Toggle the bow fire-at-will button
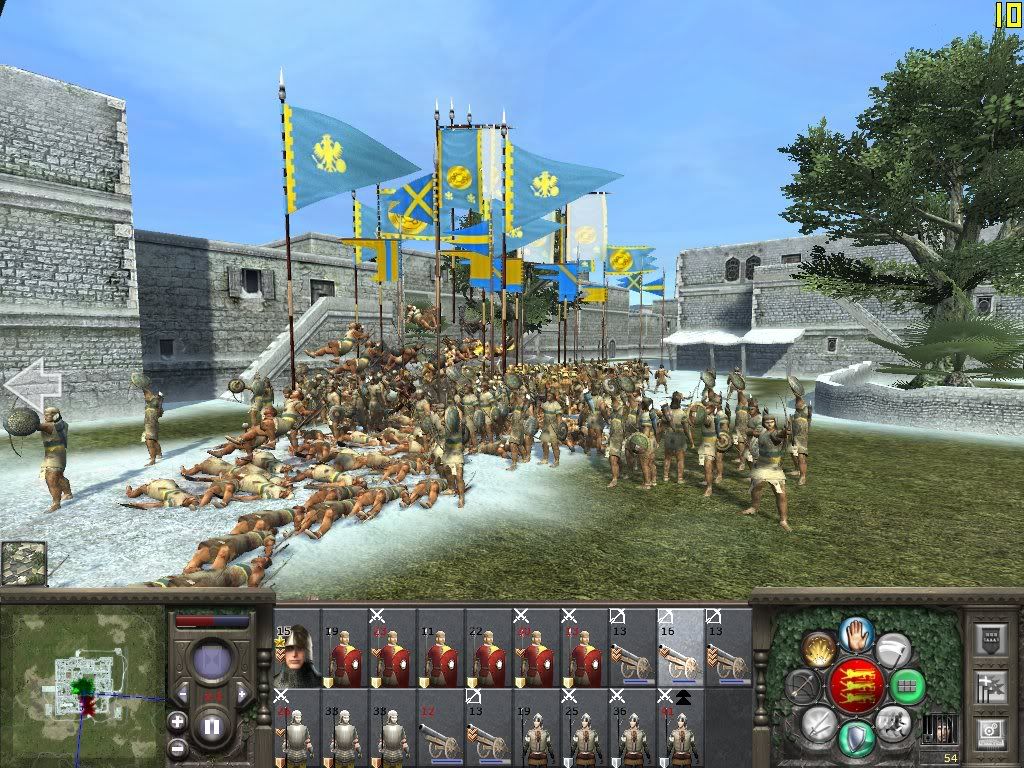The width and height of the screenshot is (1024, 768). click(803, 686)
